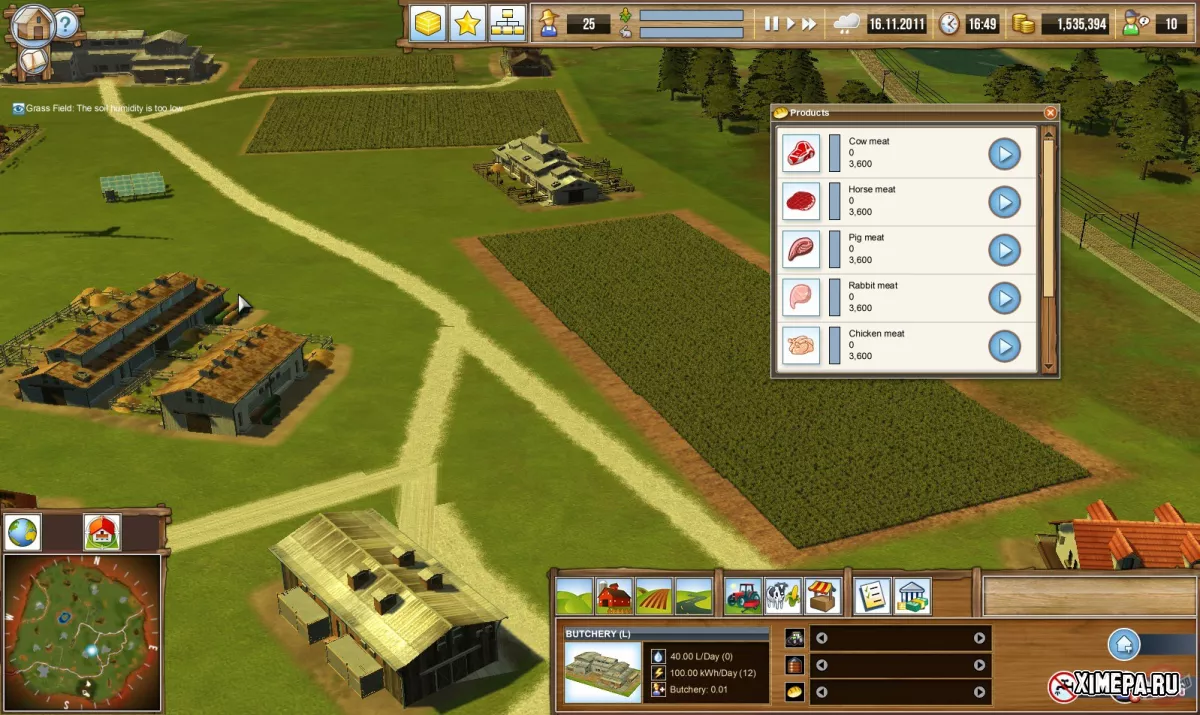The width and height of the screenshot is (1200, 715).
Task: Close the Products window
Action: [1050, 113]
